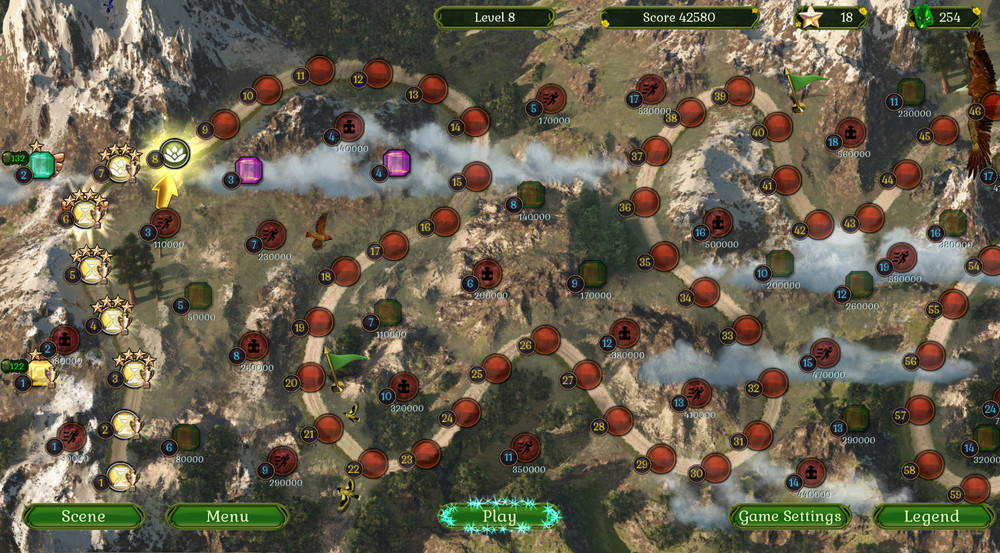Viewport: 1000px width, 553px height.
Task: Choose the yellow gem bonus marked 122
Action: click(41, 373)
